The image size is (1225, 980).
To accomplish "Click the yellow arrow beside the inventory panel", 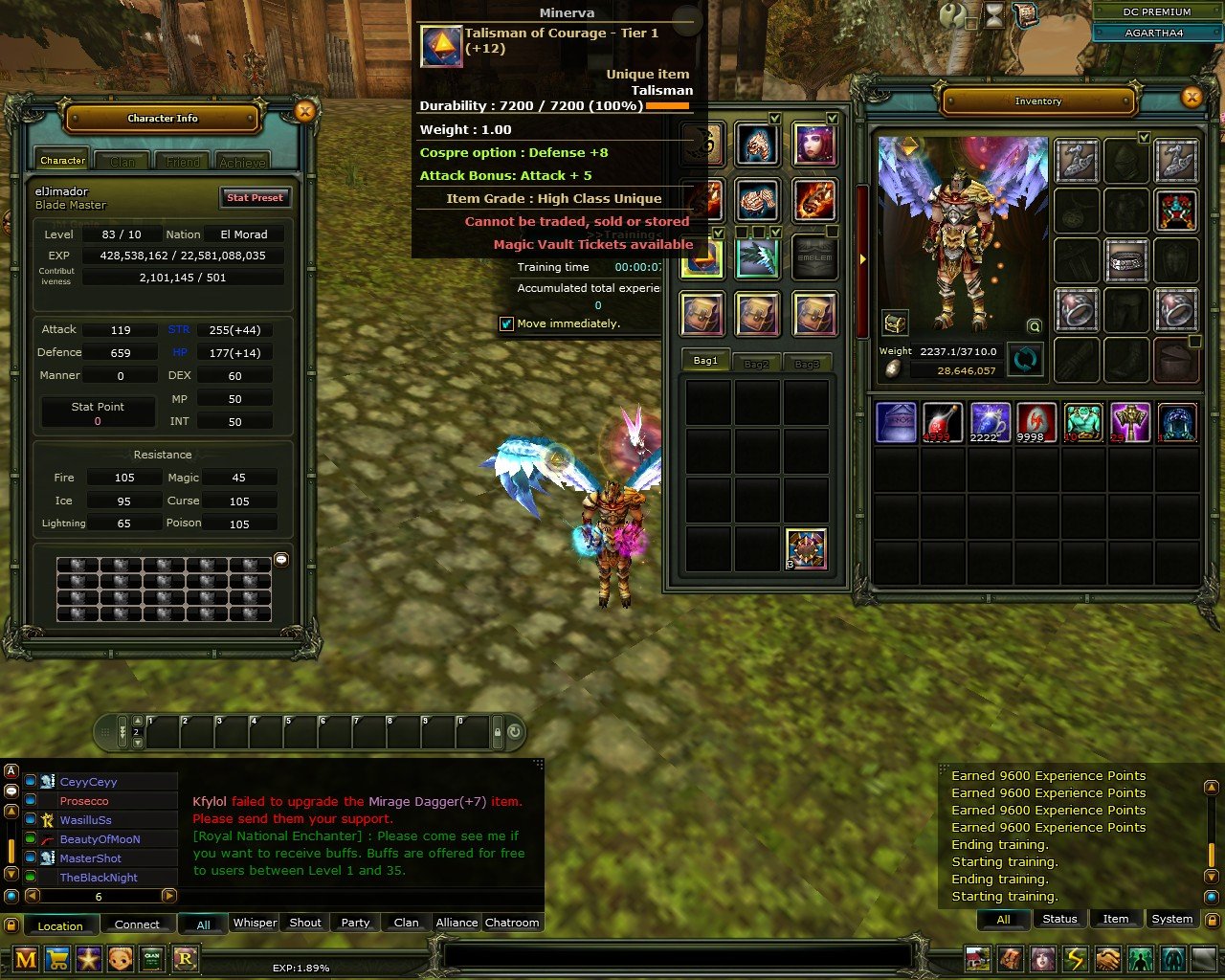I will [862, 257].
